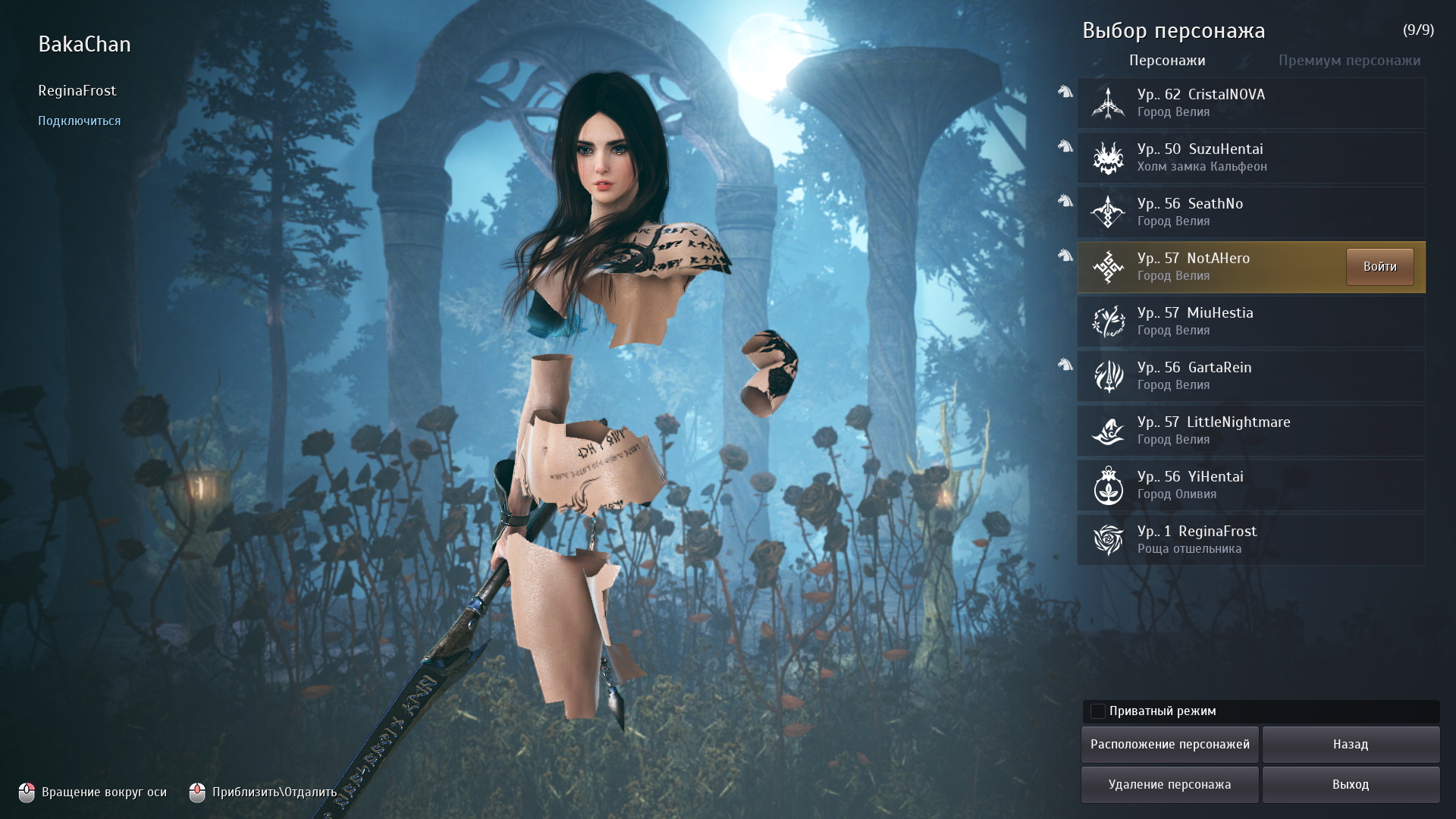Open the Персонажи tab
Screen dimensions: 1456x819
tap(1167, 61)
